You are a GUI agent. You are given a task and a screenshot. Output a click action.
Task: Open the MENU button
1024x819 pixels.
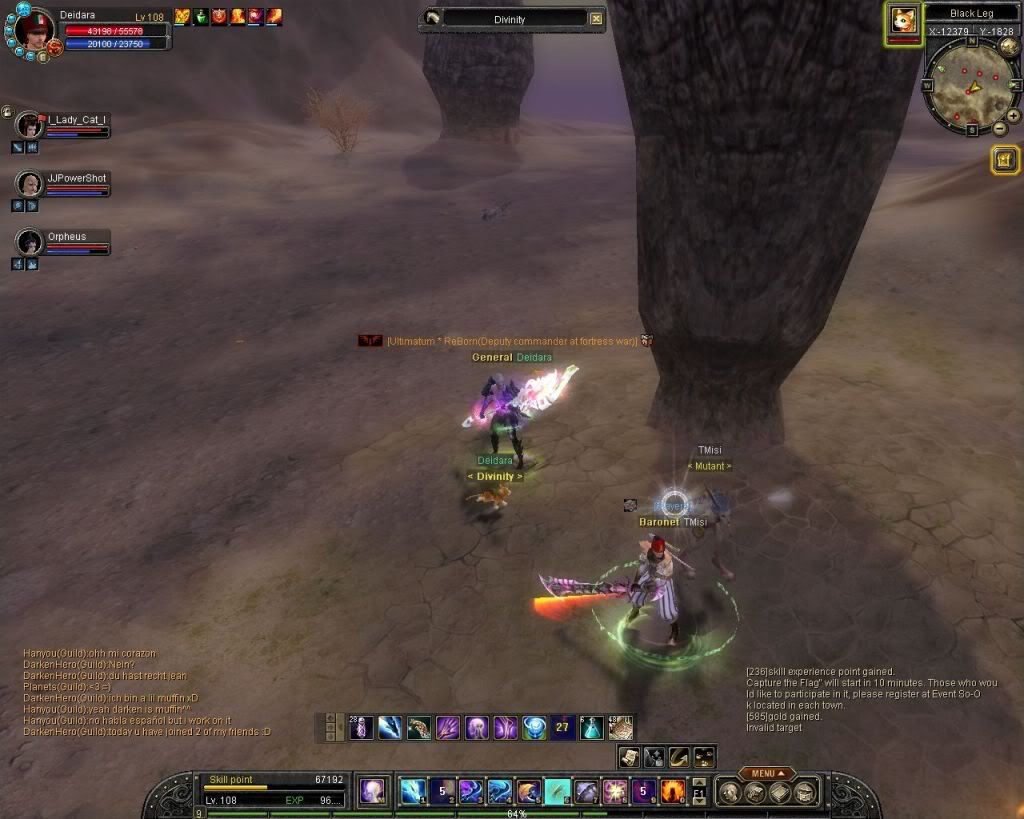(x=767, y=773)
